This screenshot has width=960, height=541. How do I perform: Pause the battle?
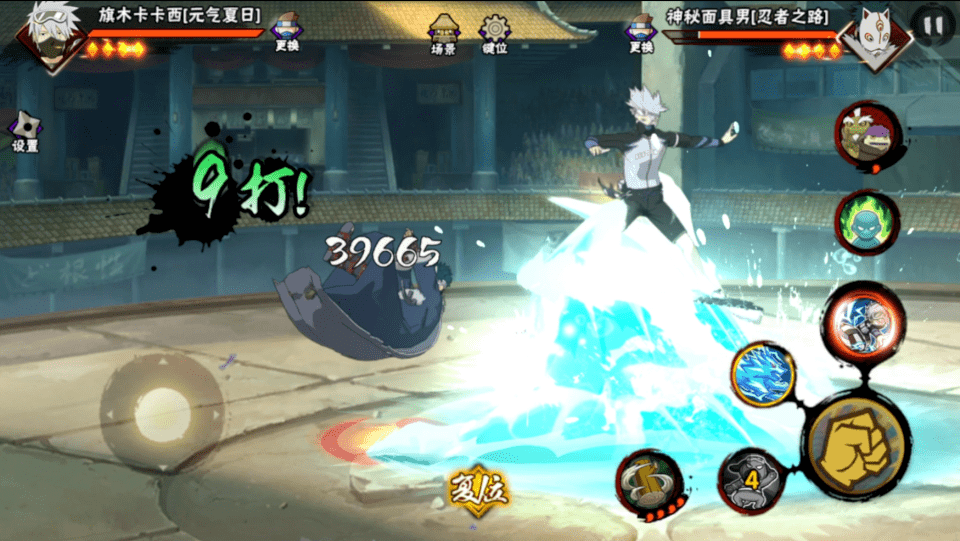[x=932, y=26]
